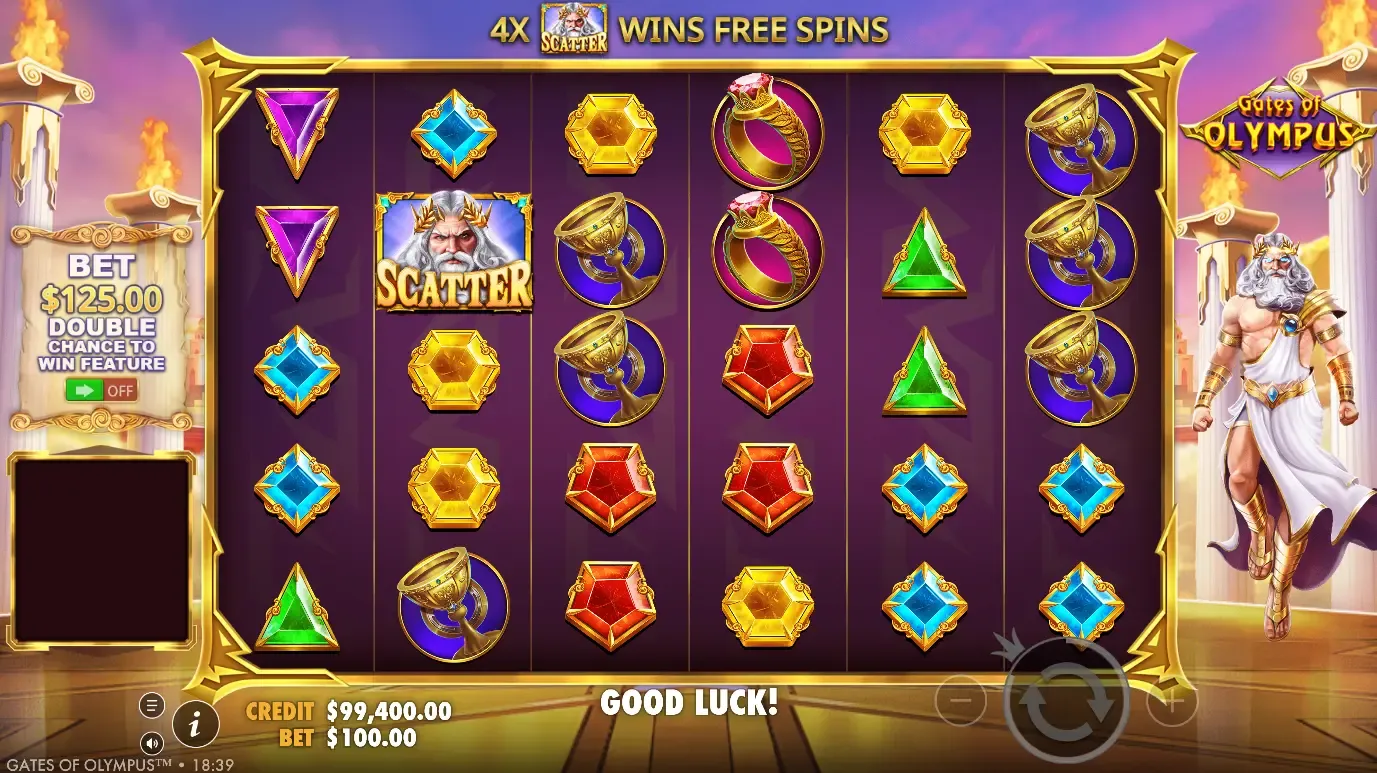This screenshot has height=773, width=1377.
Task: Spin the reels with the circular arrow button
Action: click(x=1066, y=702)
